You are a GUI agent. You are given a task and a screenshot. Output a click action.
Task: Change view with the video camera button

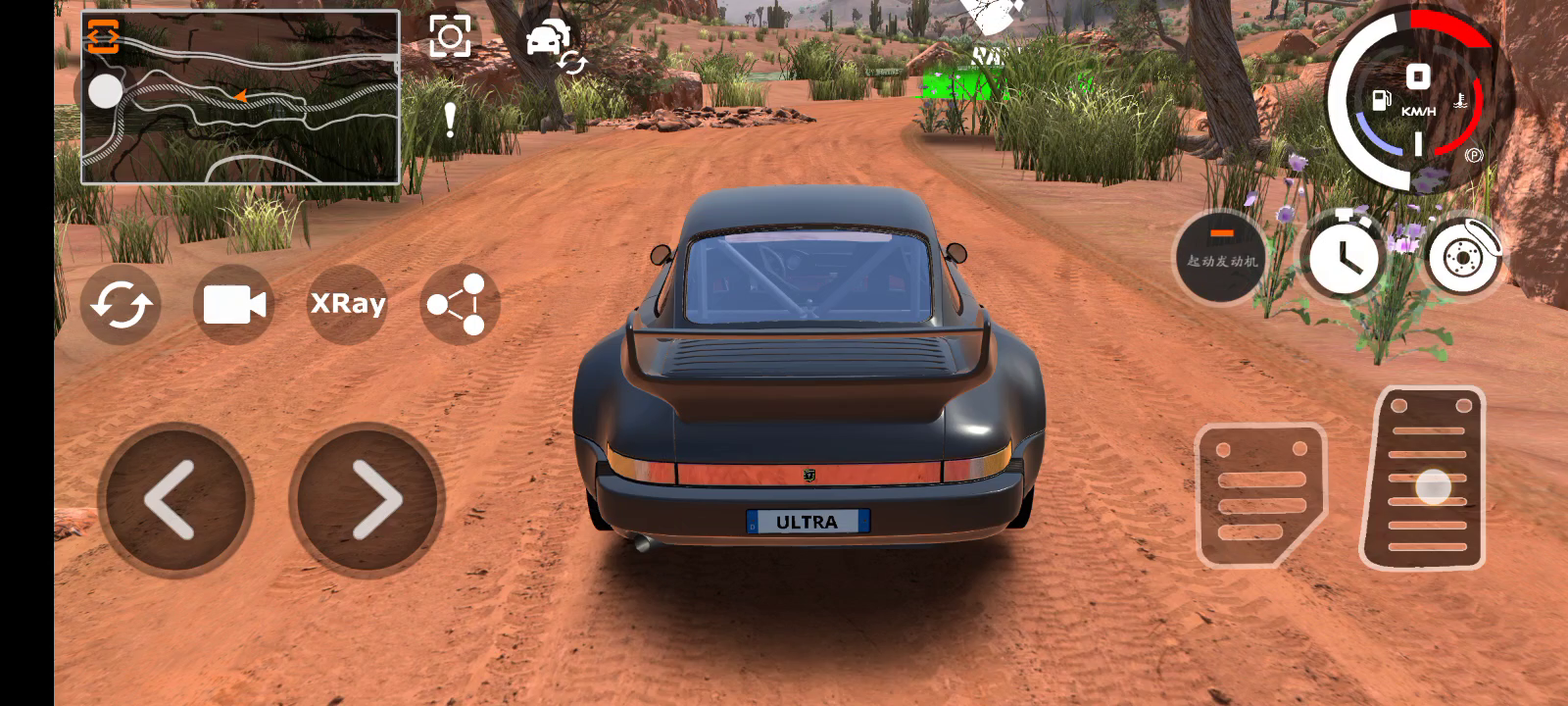(x=234, y=305)
